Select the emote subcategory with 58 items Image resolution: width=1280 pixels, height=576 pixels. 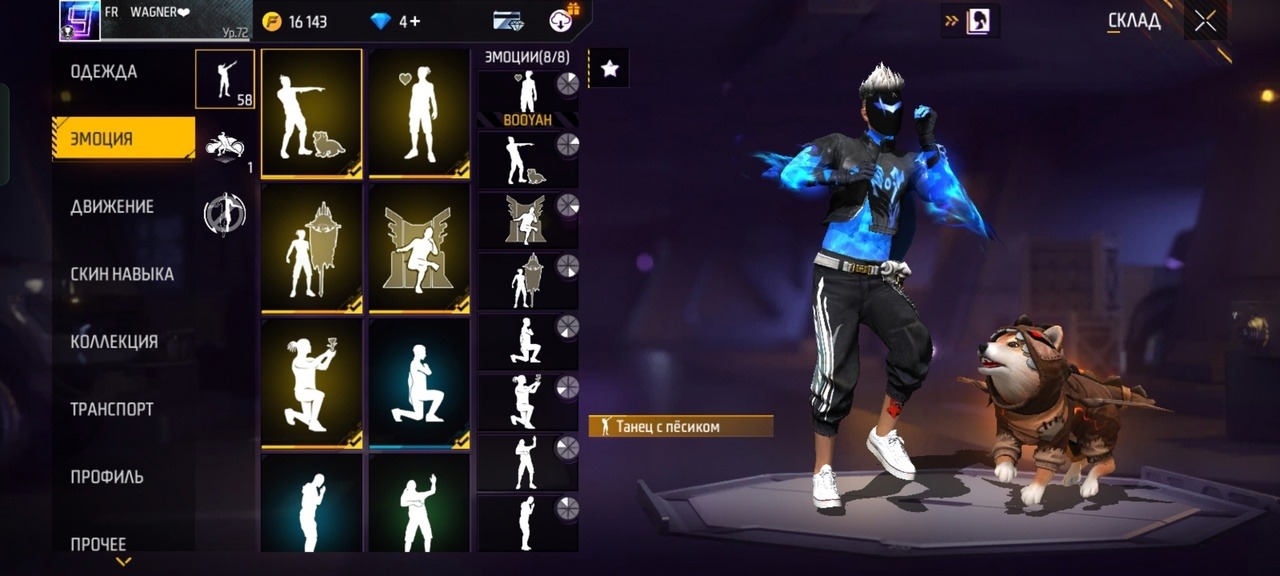pos(225,78)
